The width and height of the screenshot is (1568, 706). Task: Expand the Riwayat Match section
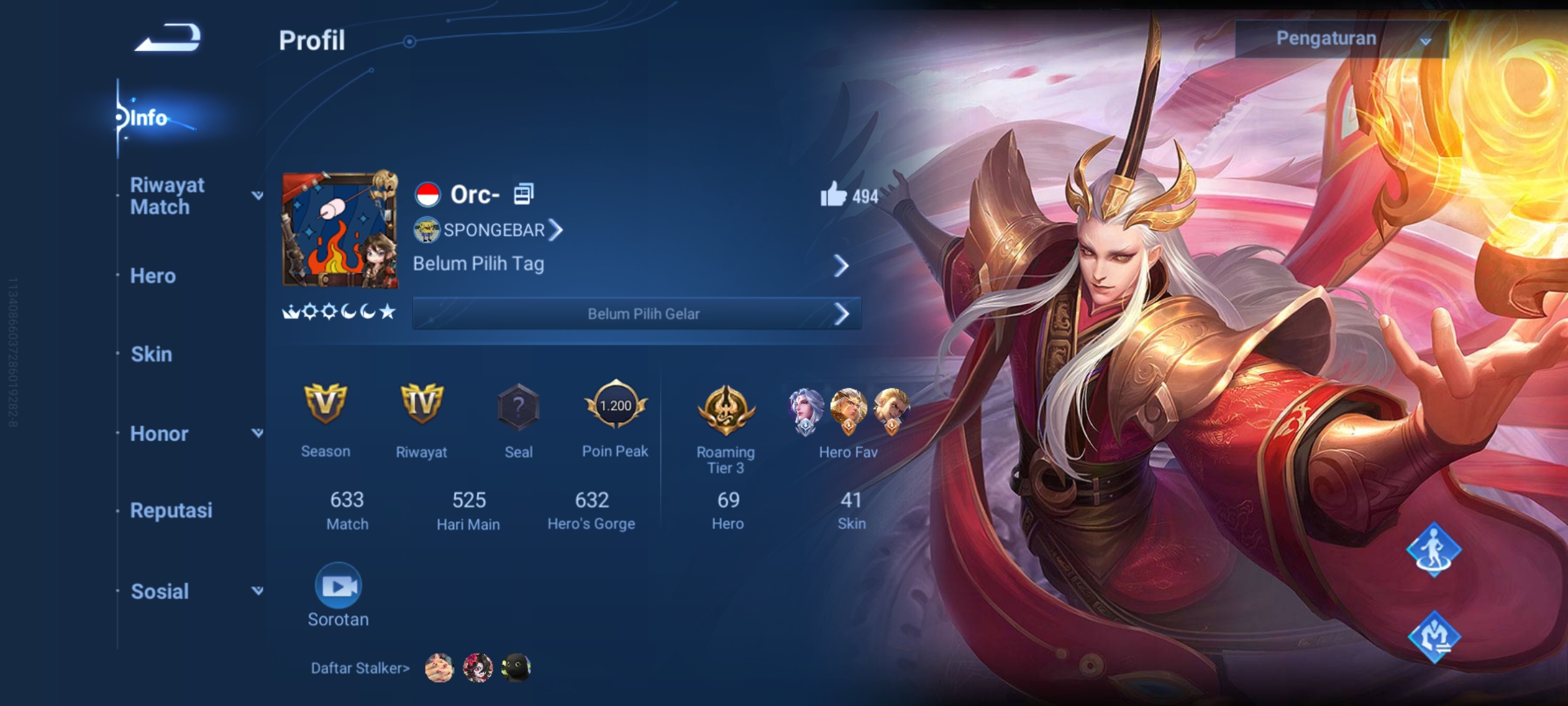(x=257, y=195)
